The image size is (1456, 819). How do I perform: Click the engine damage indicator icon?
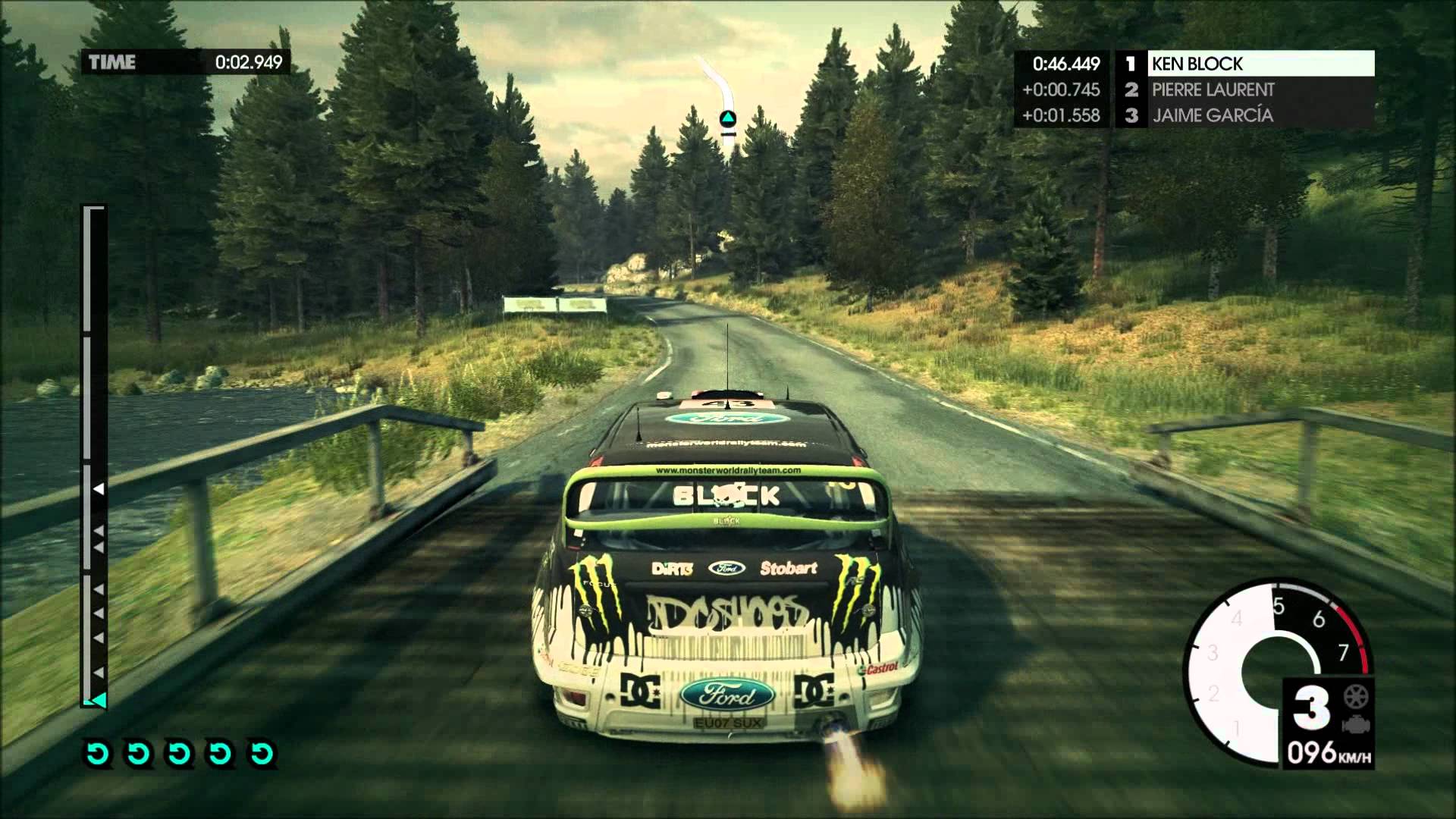tap(1352, 724)
